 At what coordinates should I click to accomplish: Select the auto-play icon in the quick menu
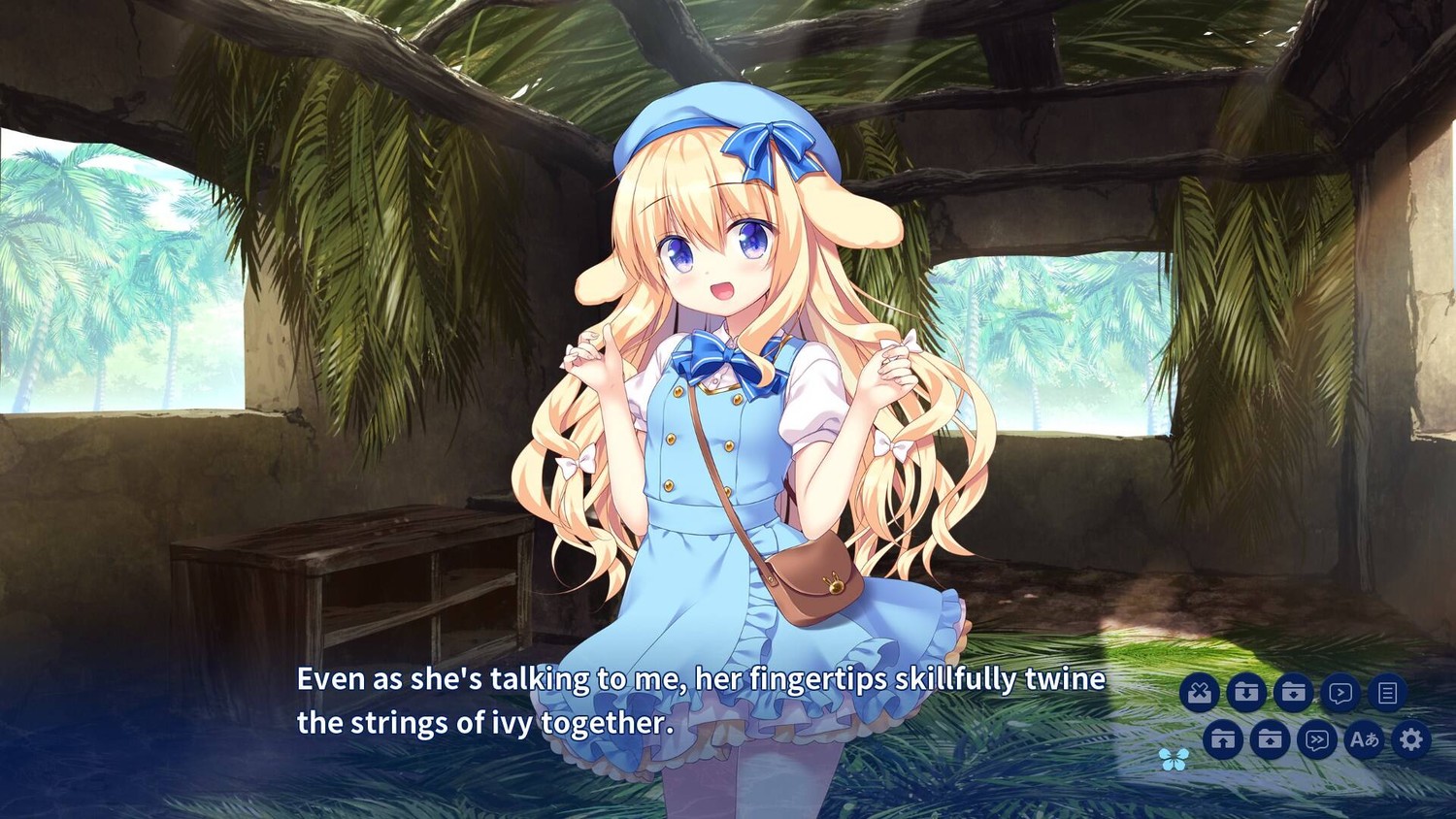[1340, 693]
